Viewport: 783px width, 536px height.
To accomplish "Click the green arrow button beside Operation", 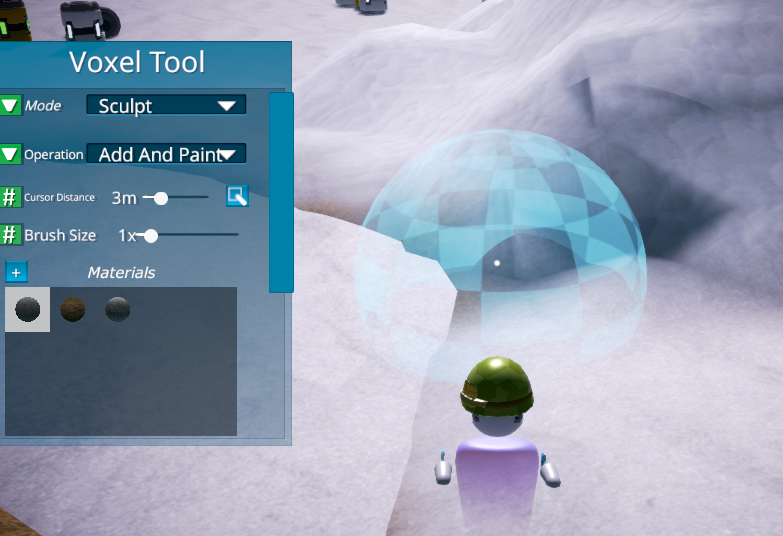I will point(10,154).
